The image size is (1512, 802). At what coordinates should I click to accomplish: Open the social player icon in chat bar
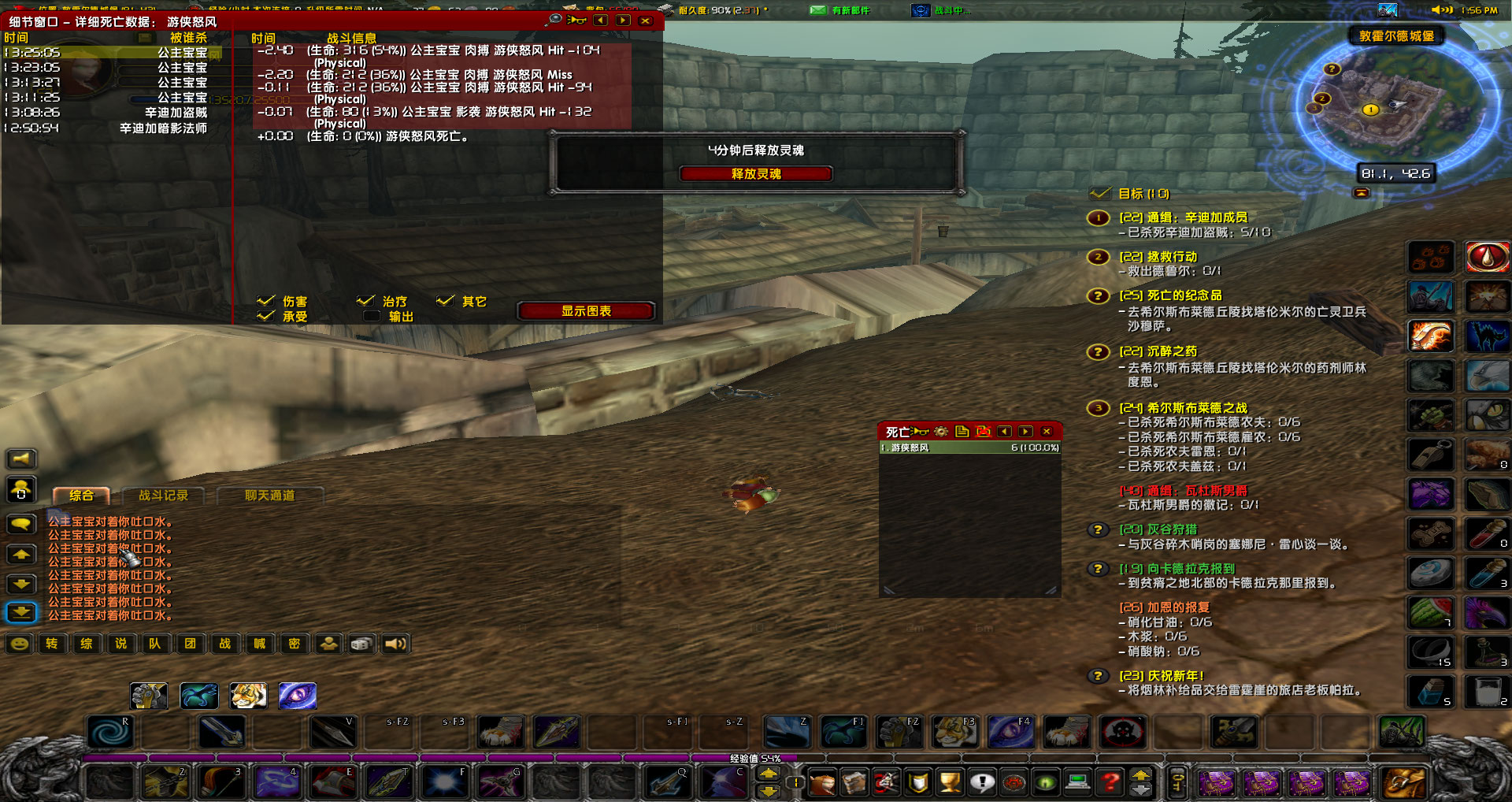click(327, 644)
